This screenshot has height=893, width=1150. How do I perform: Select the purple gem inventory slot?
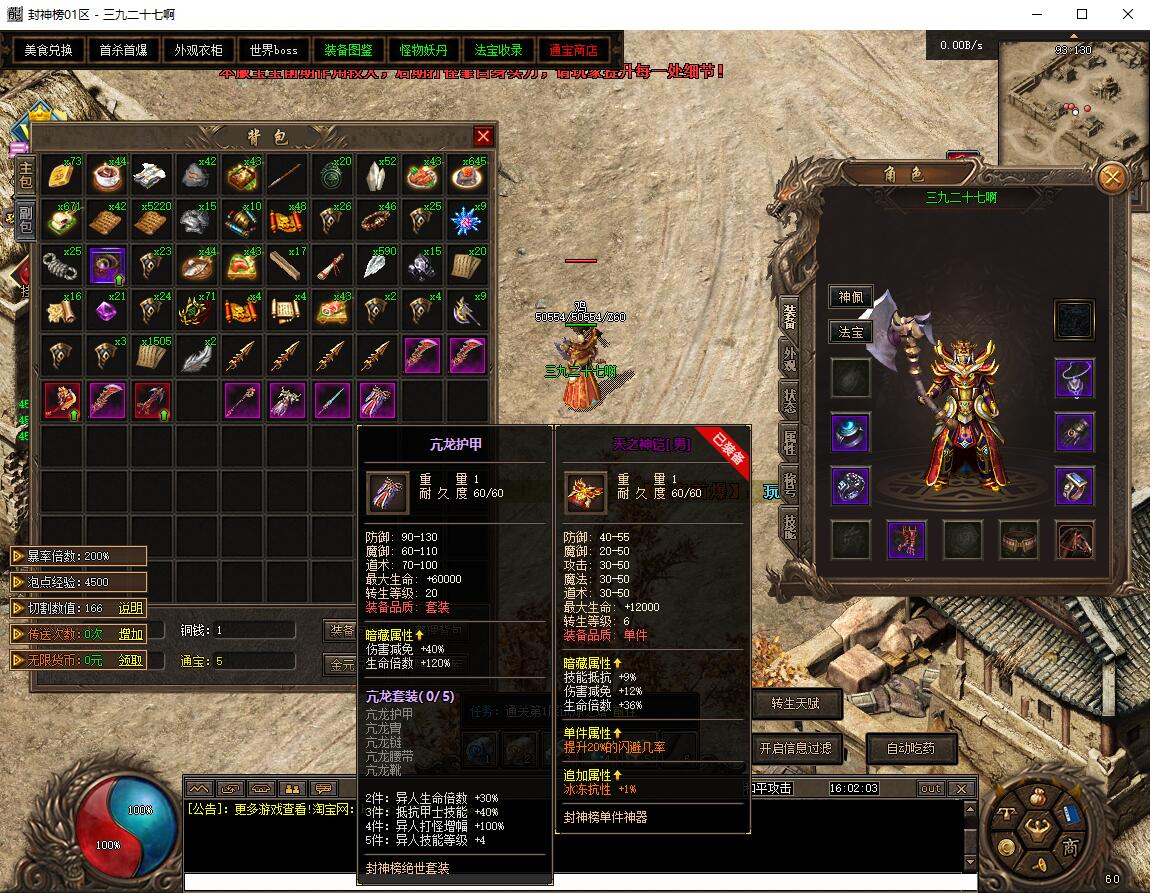[x=107, y=311]
